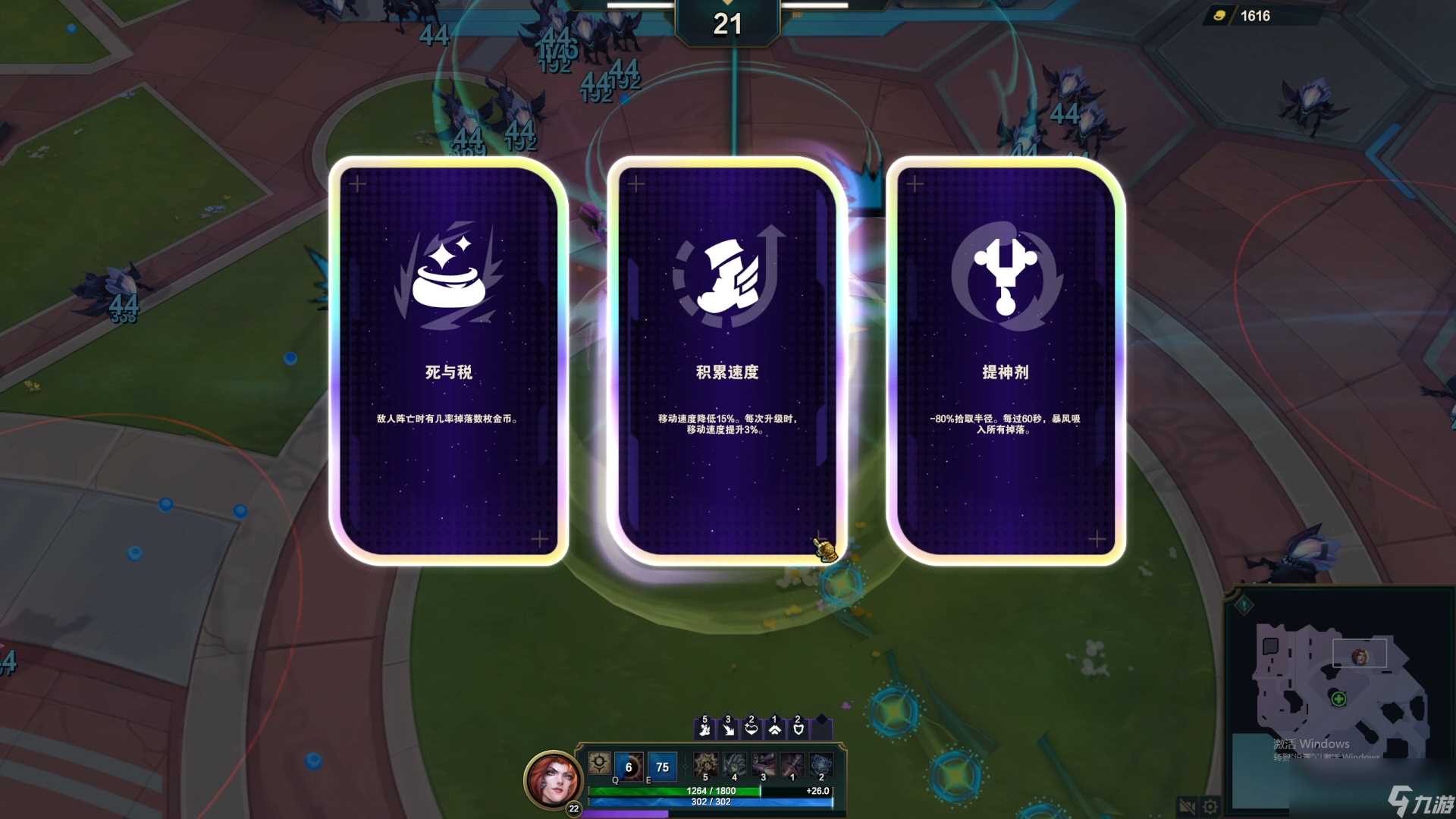This screenshot has width=1456, height=819.
Task: Toggle the camera mute icon
Action: pyautogui.click(x=1188, y=805)
